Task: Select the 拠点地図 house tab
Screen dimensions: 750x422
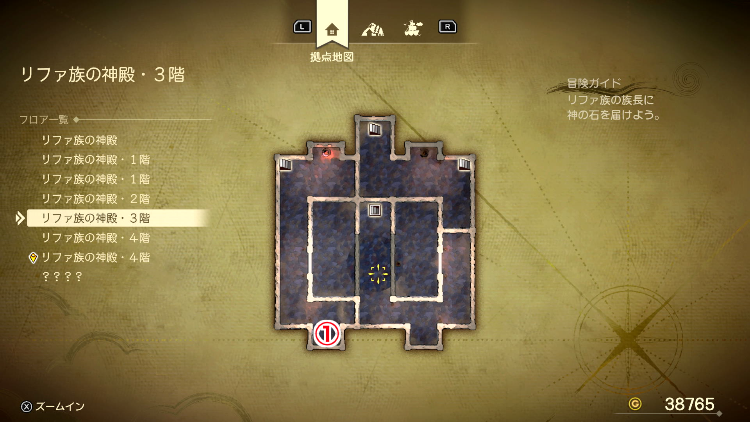Action: tap(332, 28)
